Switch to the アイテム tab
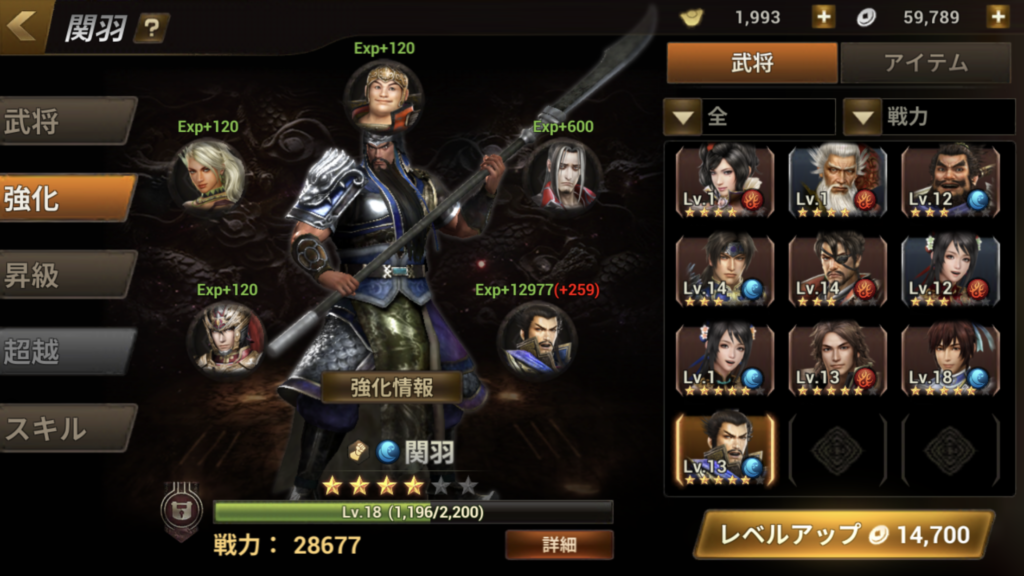The image size is (1024, 576). [x=926, y=63]
